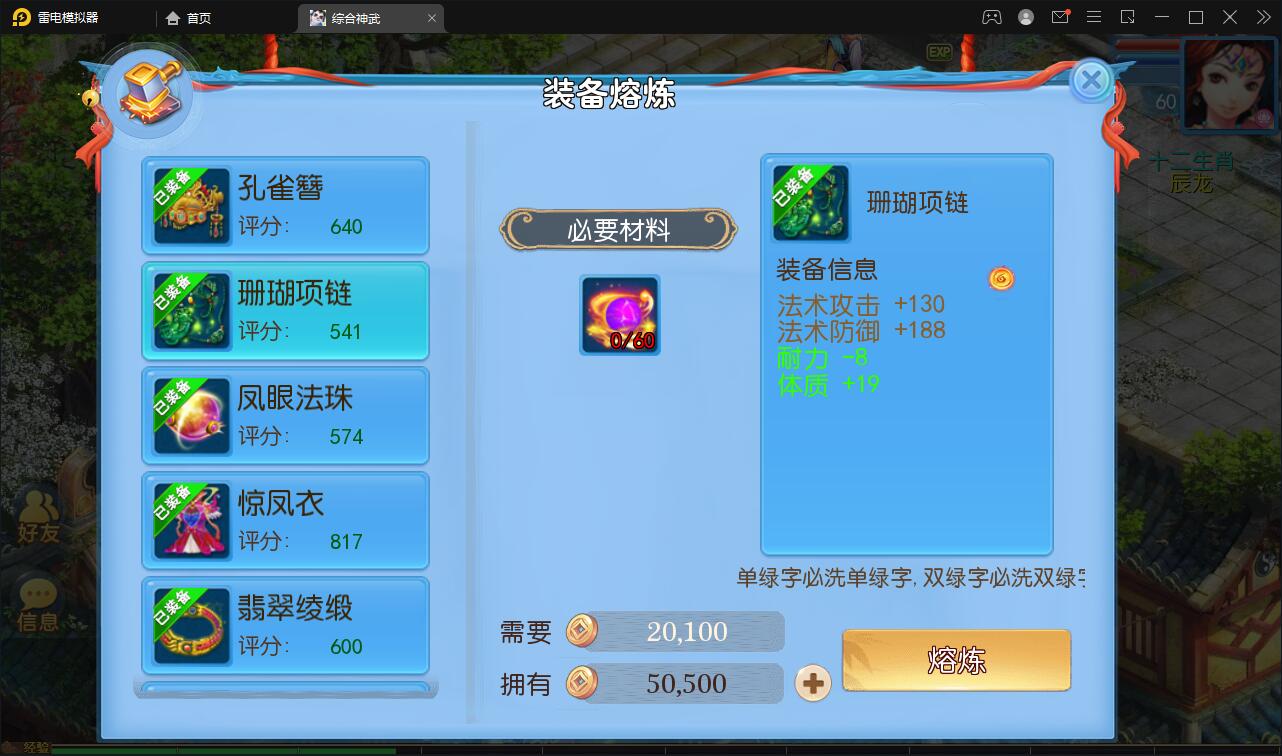Click the 孔雀簪 equipment thumbnail
Image resolution: width=1282 pixels, height=756 pixels.
pos(190,205)
